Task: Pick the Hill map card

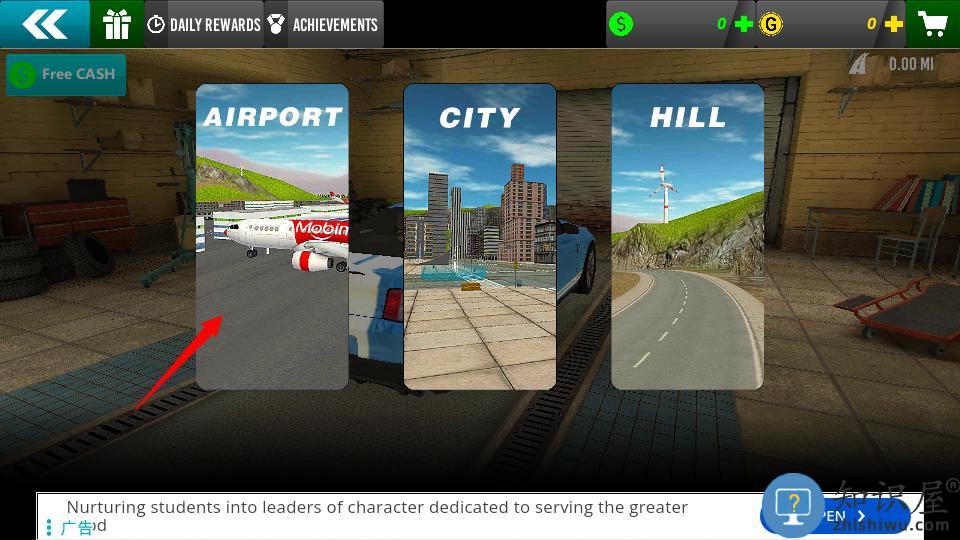Action: (x=688, y=236)
